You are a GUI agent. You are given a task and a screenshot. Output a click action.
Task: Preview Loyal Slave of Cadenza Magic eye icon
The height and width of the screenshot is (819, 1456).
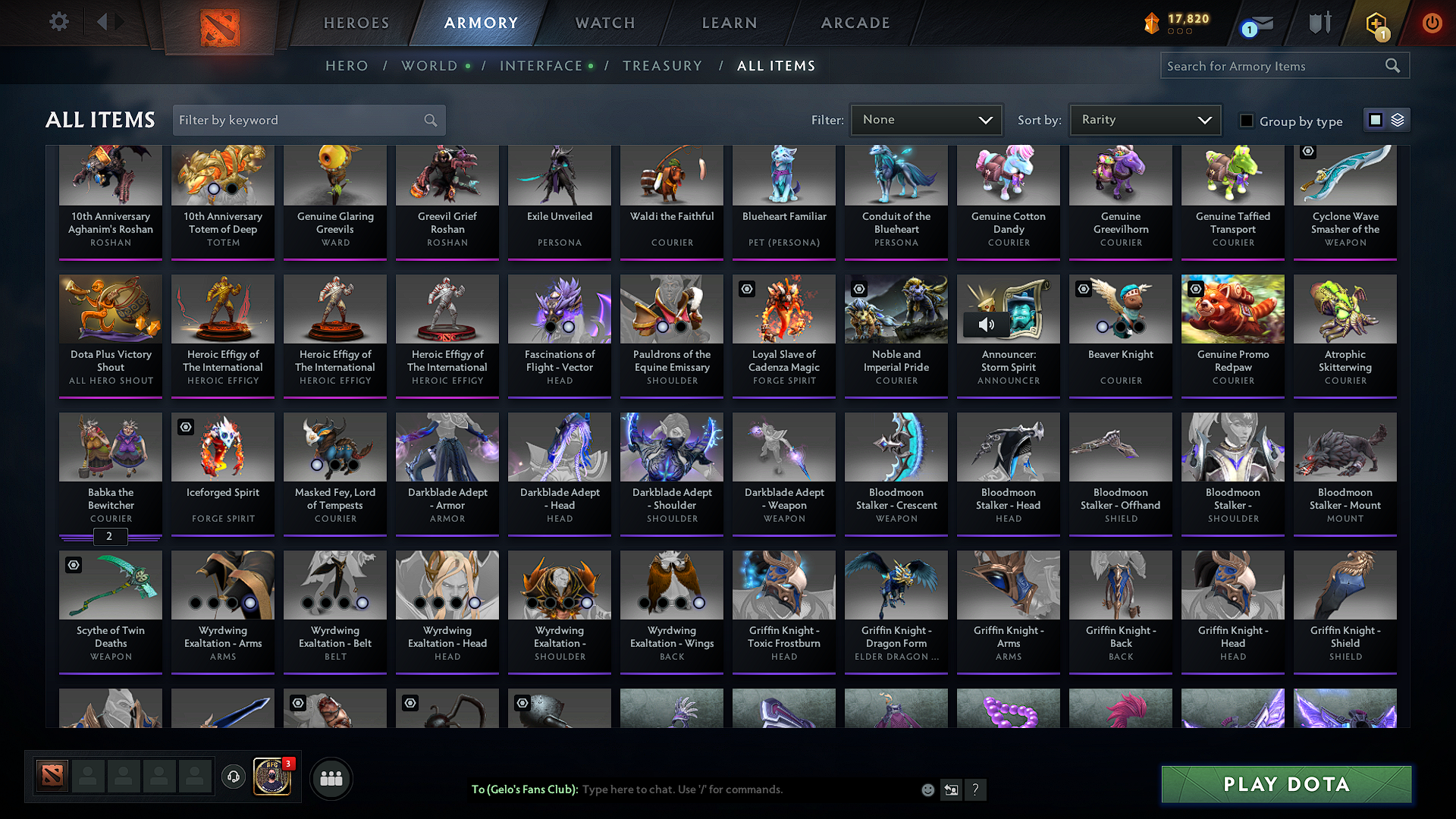coord(746,289)
